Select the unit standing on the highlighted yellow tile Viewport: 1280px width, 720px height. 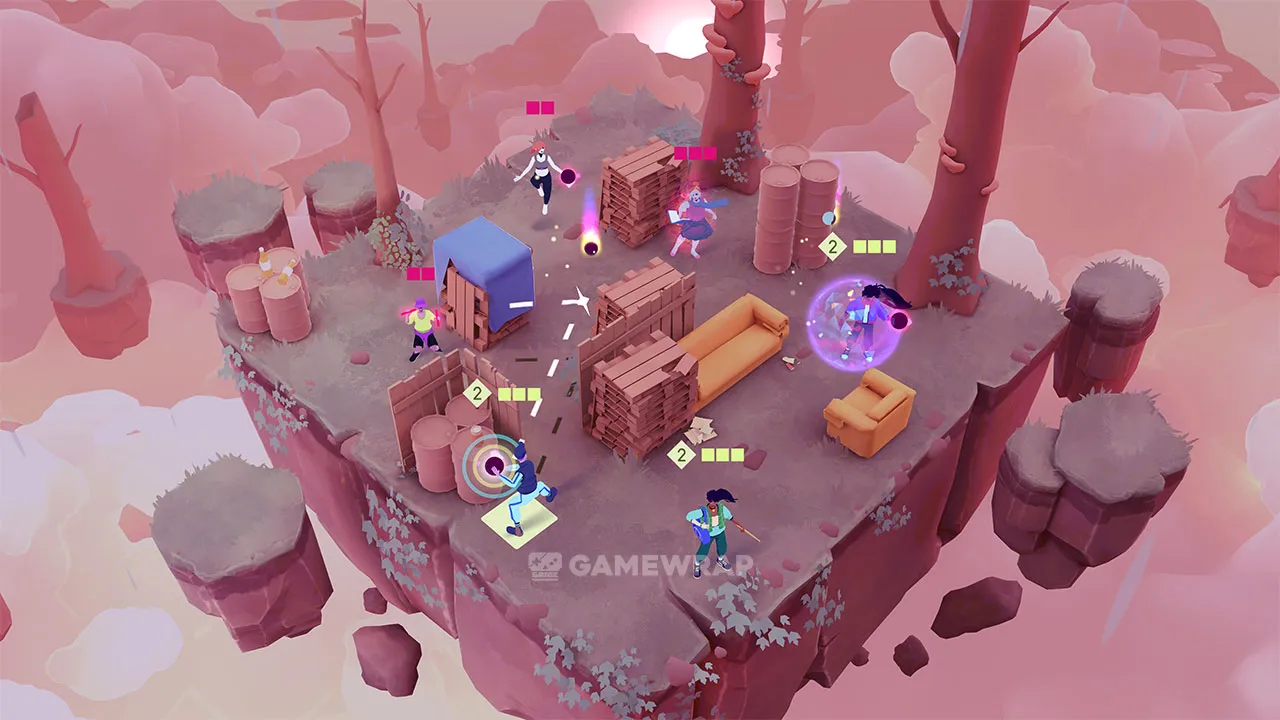523,490
